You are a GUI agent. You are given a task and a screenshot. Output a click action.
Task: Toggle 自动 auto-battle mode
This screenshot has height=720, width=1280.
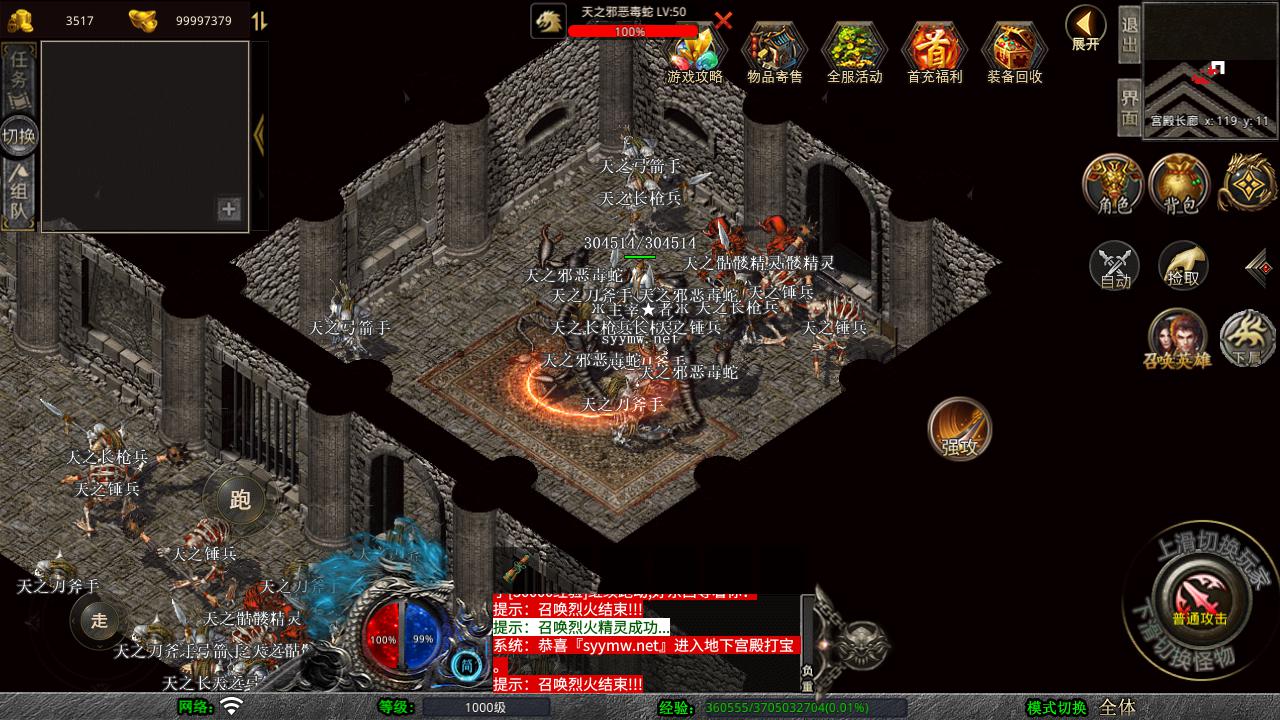pos(1114,266)
